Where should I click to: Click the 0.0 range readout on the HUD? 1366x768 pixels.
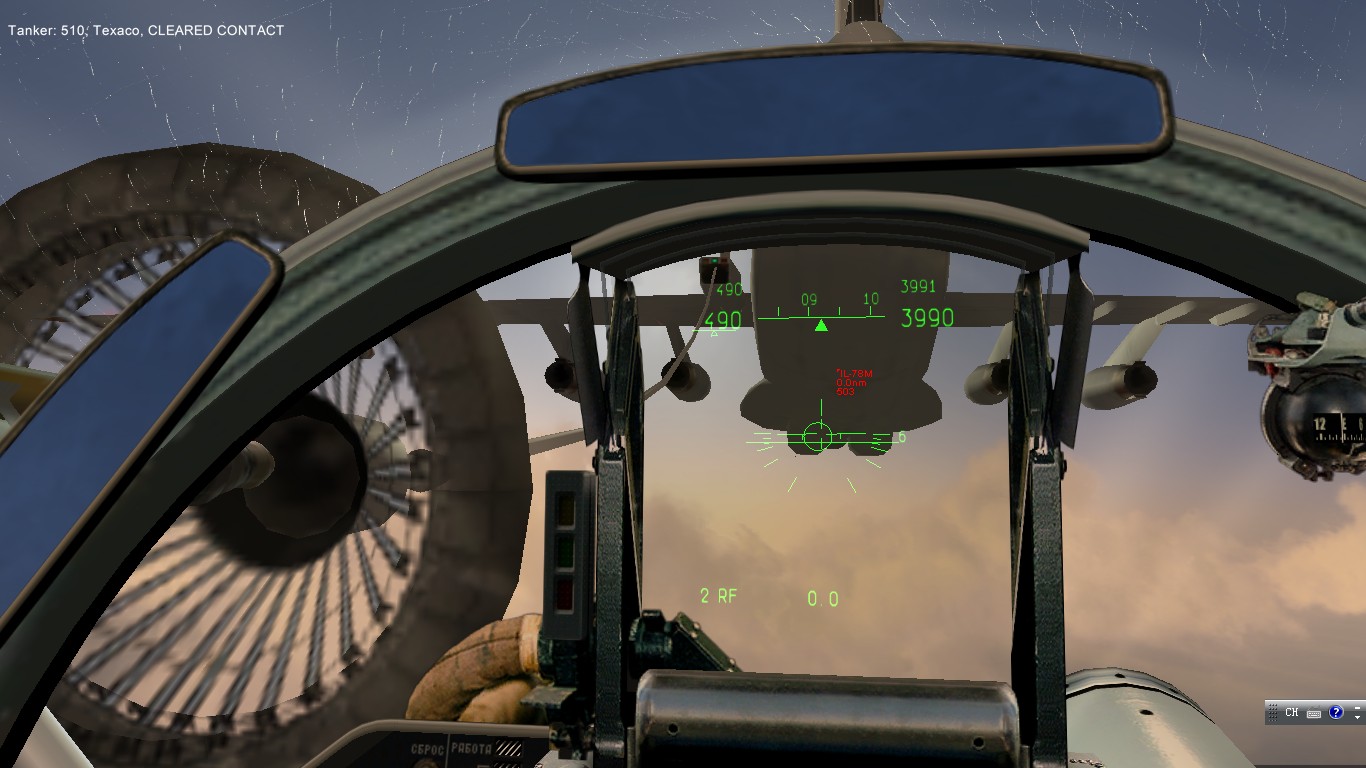coord(822,597)
